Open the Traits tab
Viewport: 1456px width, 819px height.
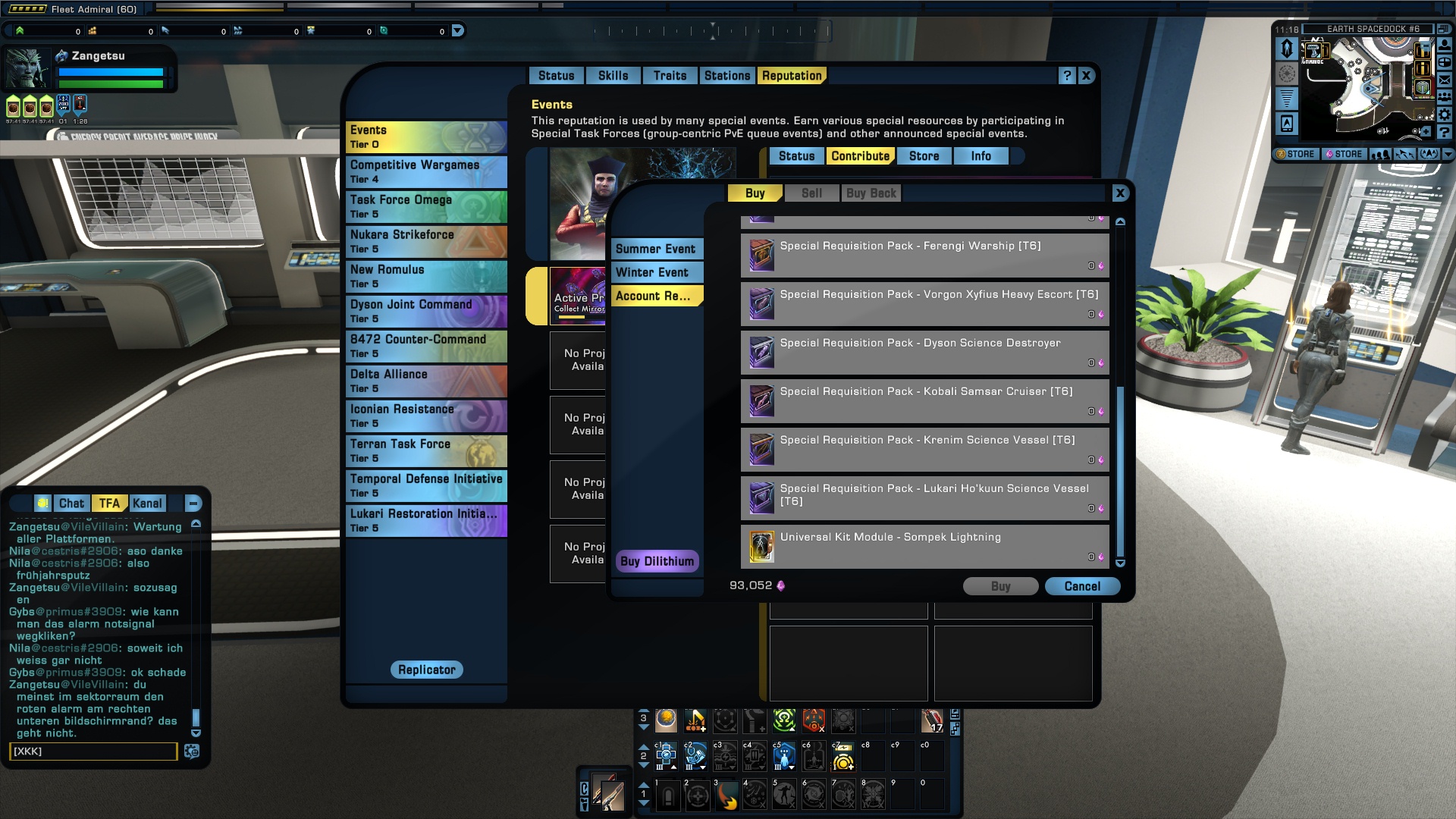[670, 76]
